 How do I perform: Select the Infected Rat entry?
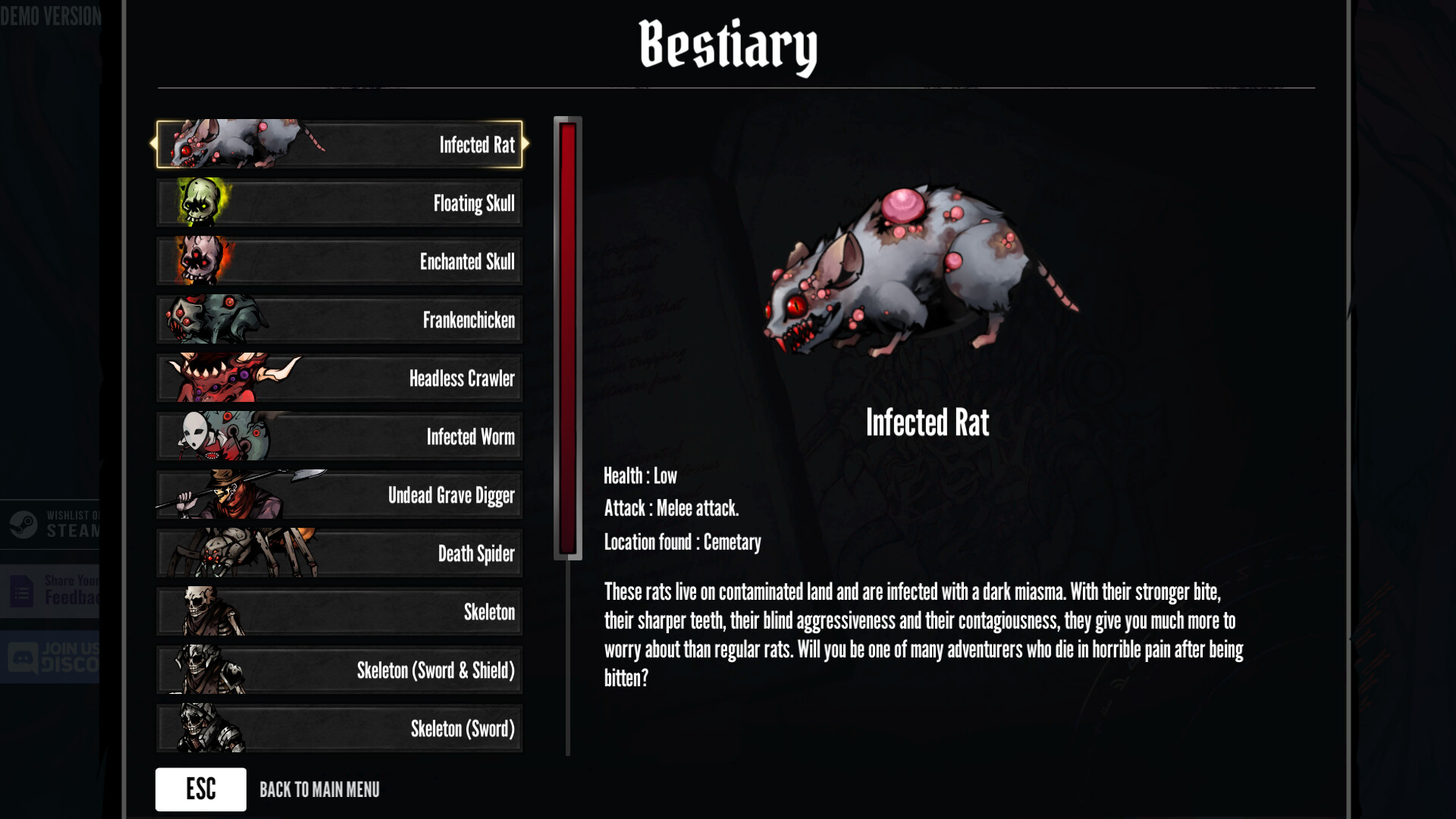(339, 144)
